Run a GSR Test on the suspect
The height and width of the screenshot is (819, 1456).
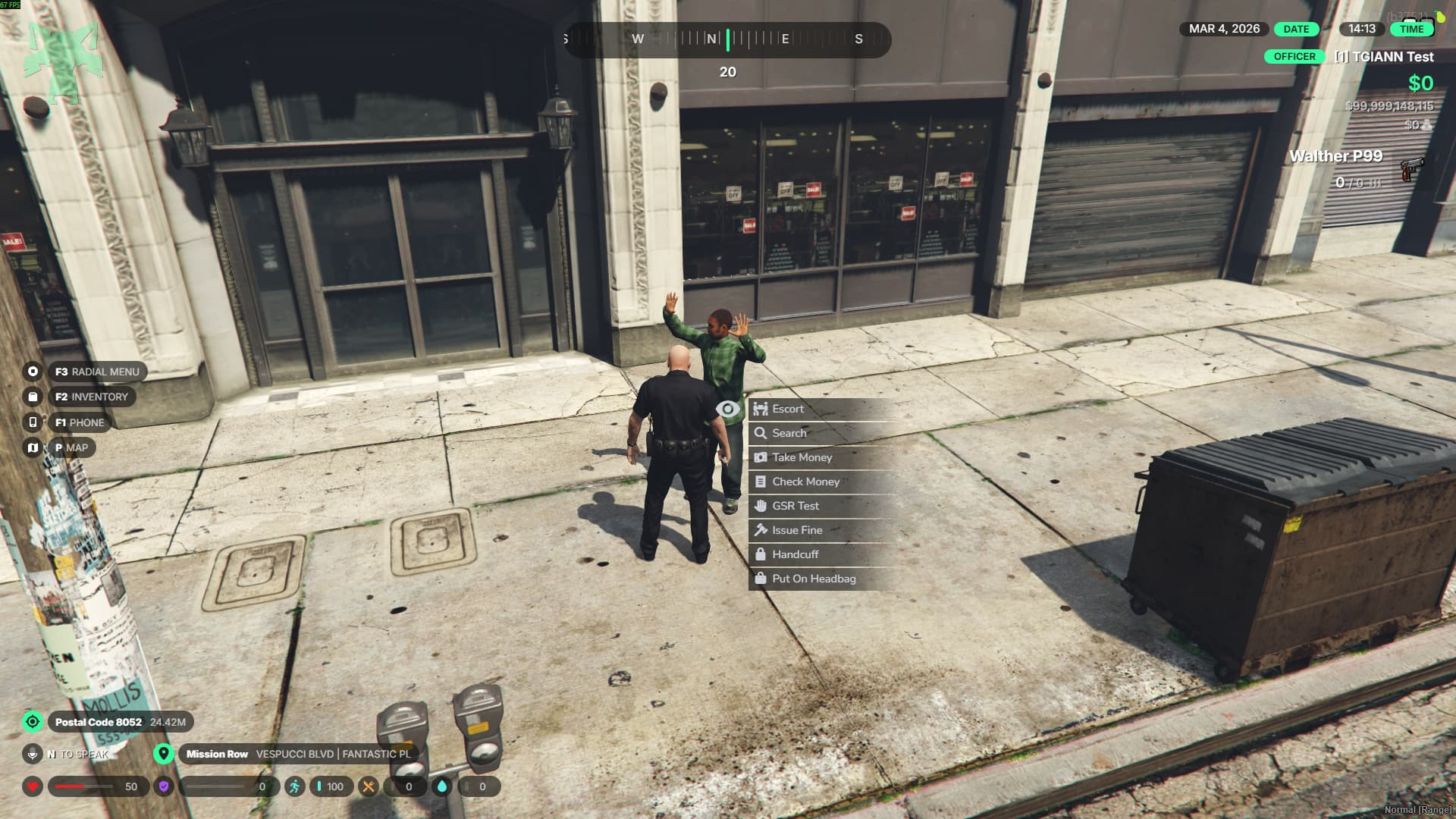tap(795, 506)
